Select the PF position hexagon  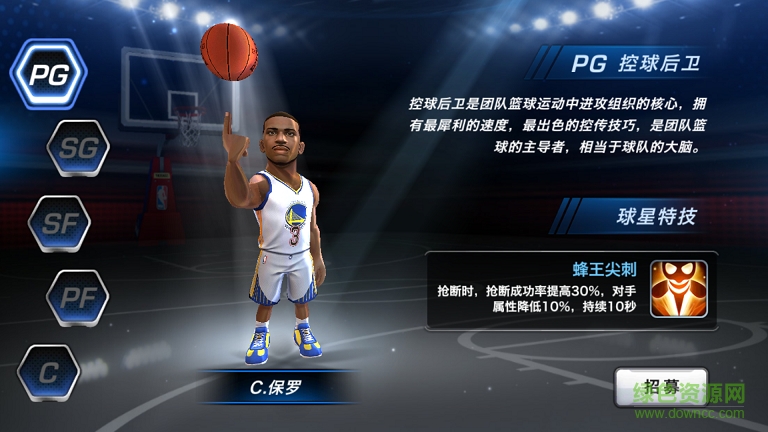(78, 297)
